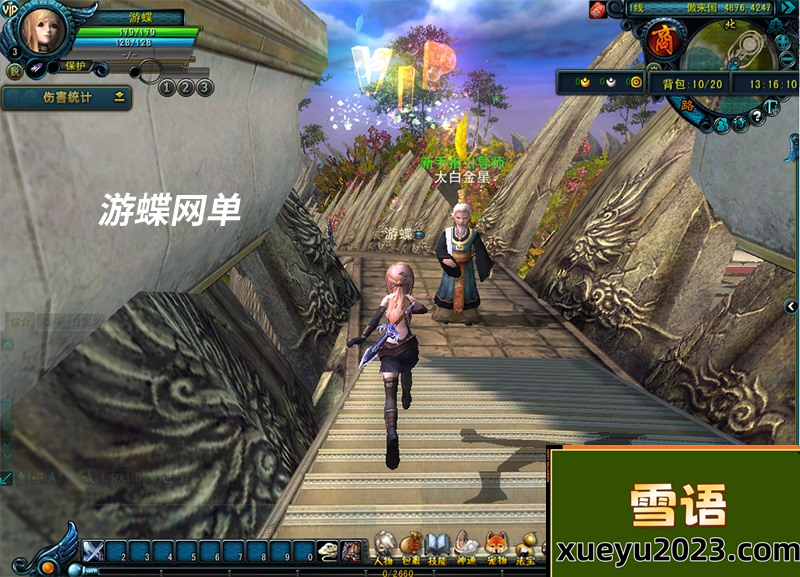Click the 保护 protection label

pyautogui.click(x=76, y=66)
